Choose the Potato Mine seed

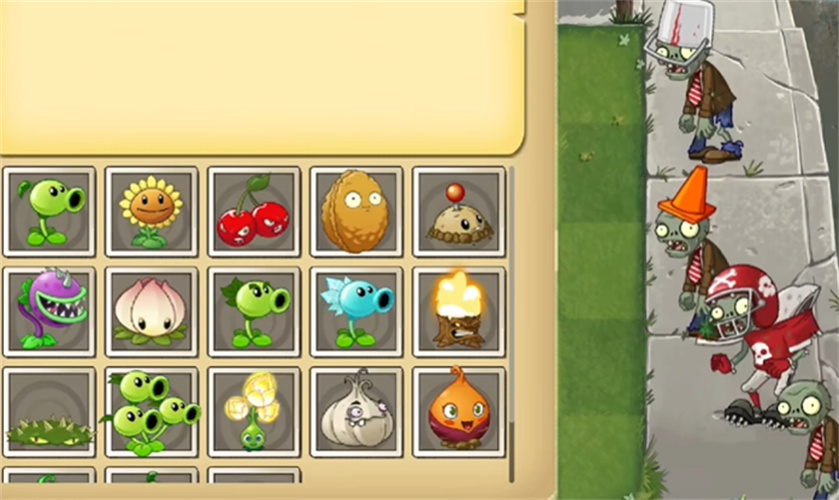pos(459,212)
